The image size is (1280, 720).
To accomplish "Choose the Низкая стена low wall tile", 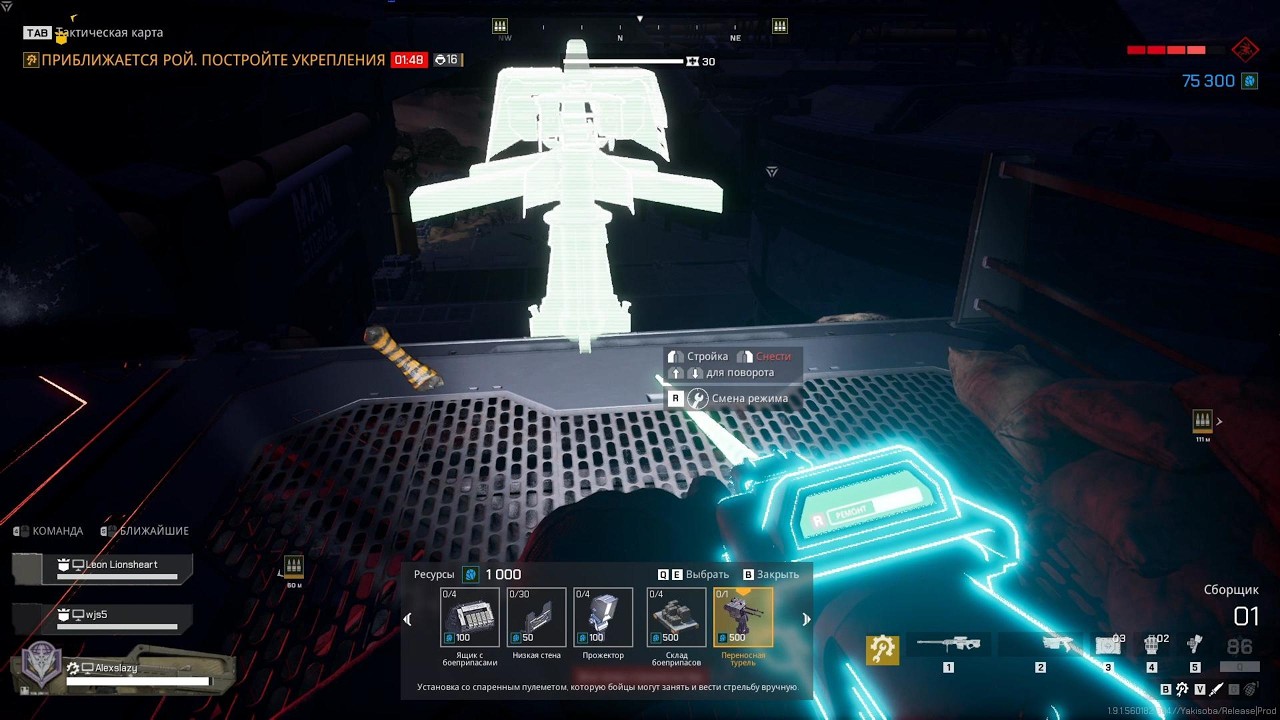I will pos(536,617).
